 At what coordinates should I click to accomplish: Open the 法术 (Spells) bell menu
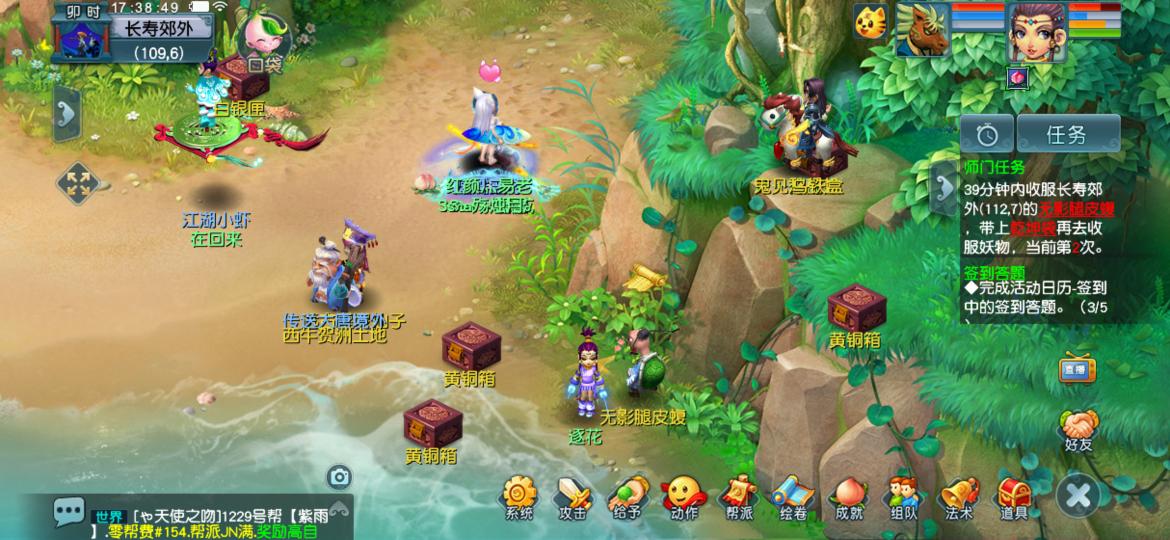coord(958,497)
